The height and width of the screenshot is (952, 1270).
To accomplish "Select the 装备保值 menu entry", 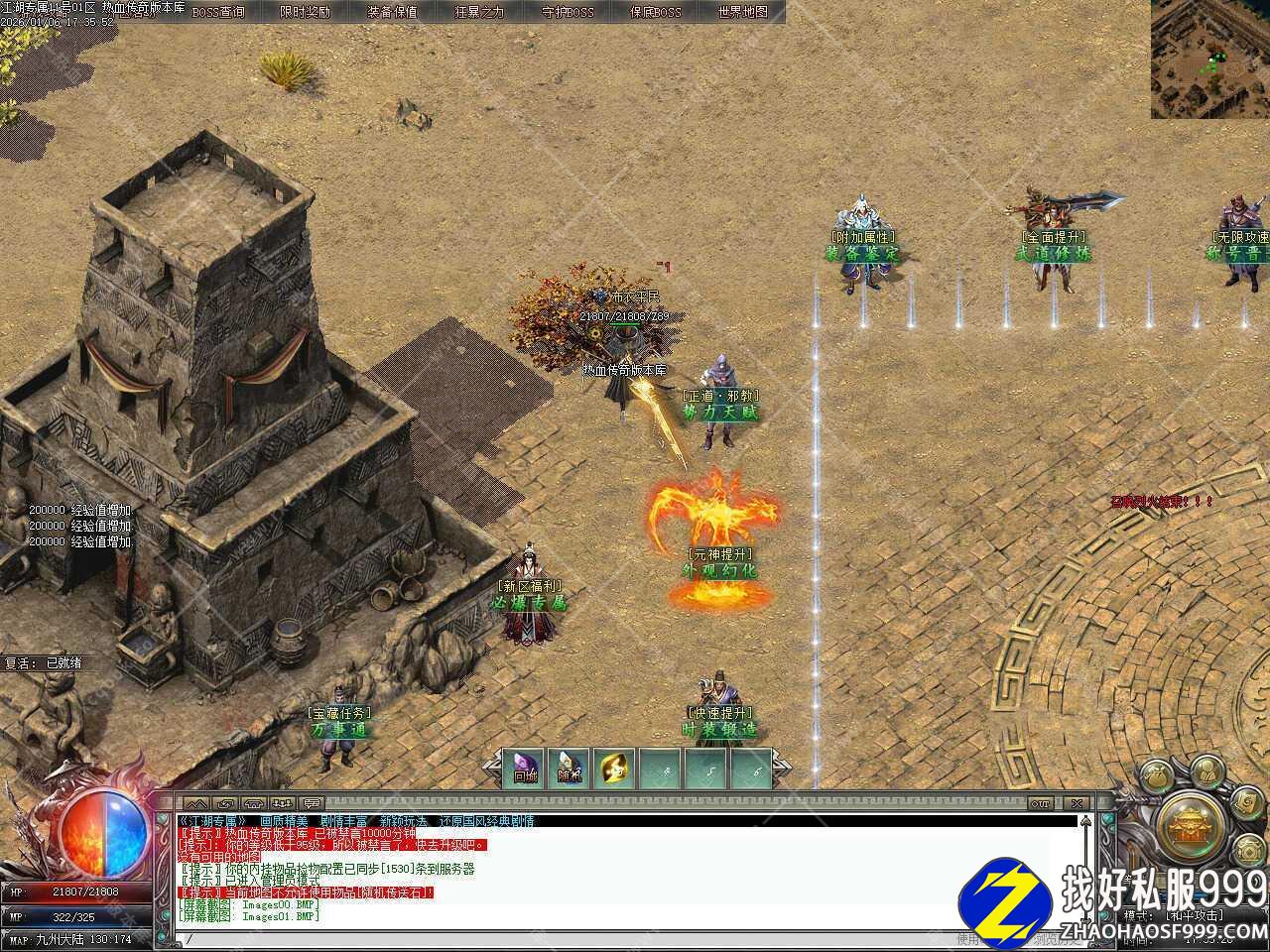I will tap(392, 12).
